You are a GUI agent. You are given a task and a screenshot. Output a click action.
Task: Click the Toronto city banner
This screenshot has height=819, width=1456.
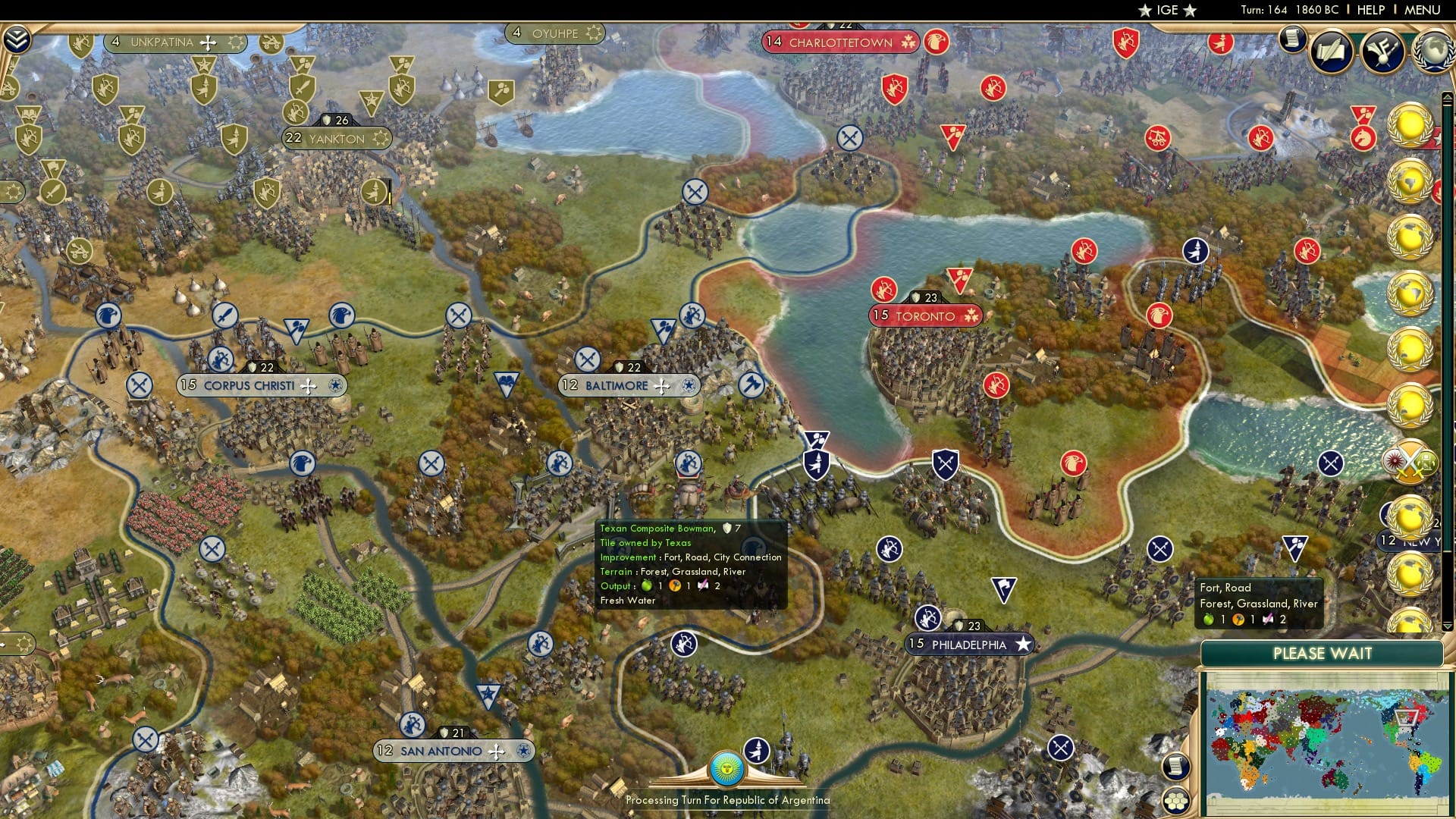[x=924, y=316]
